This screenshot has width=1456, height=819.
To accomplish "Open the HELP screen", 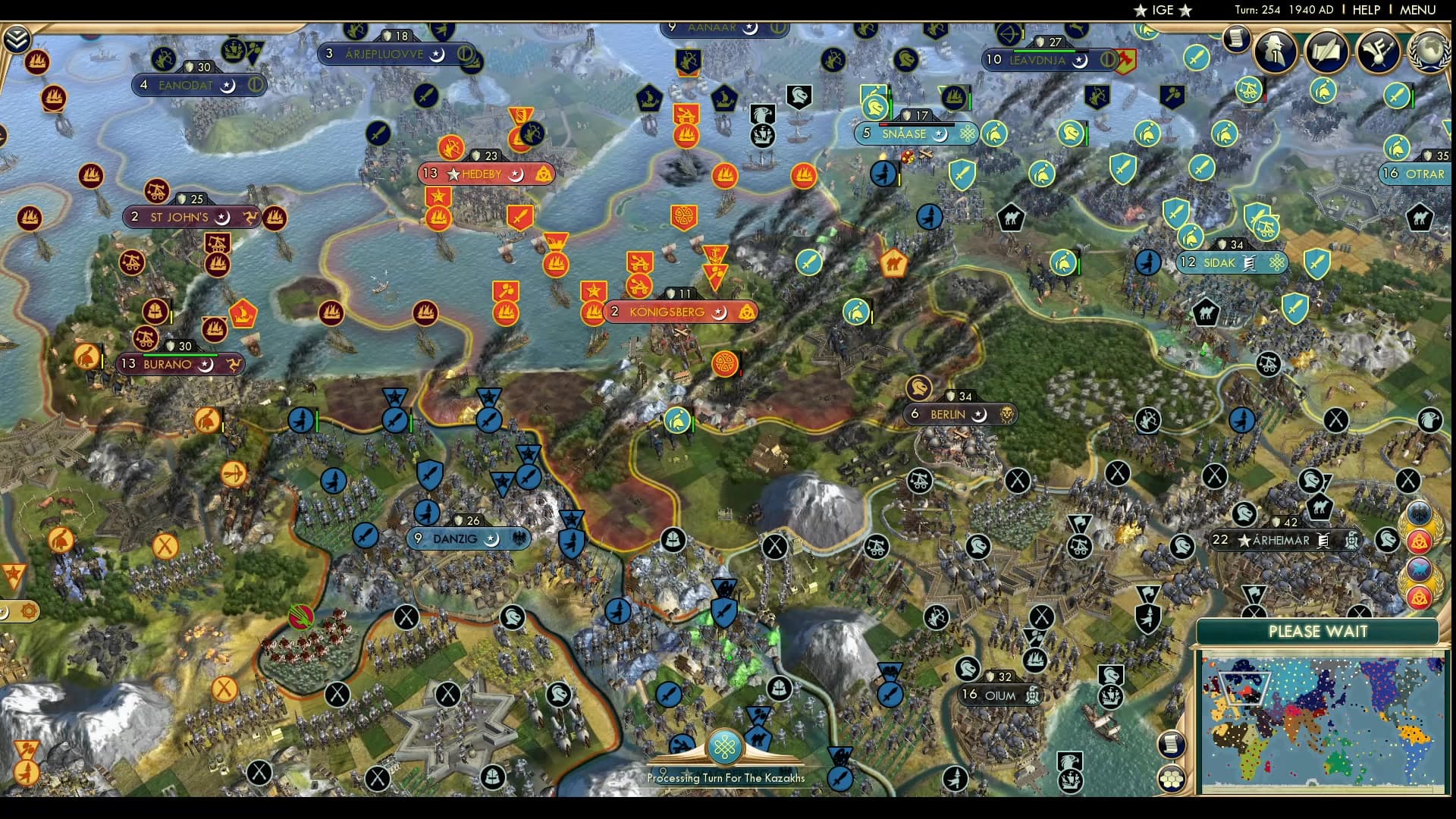I will [1365, 11].
